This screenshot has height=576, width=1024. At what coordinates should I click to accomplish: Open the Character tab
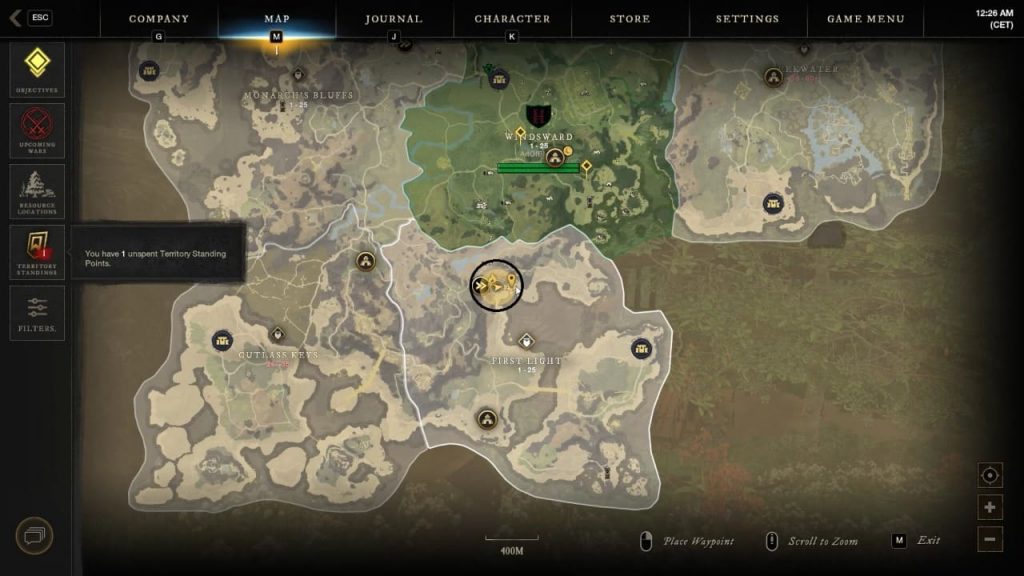(x=512, y=19)
